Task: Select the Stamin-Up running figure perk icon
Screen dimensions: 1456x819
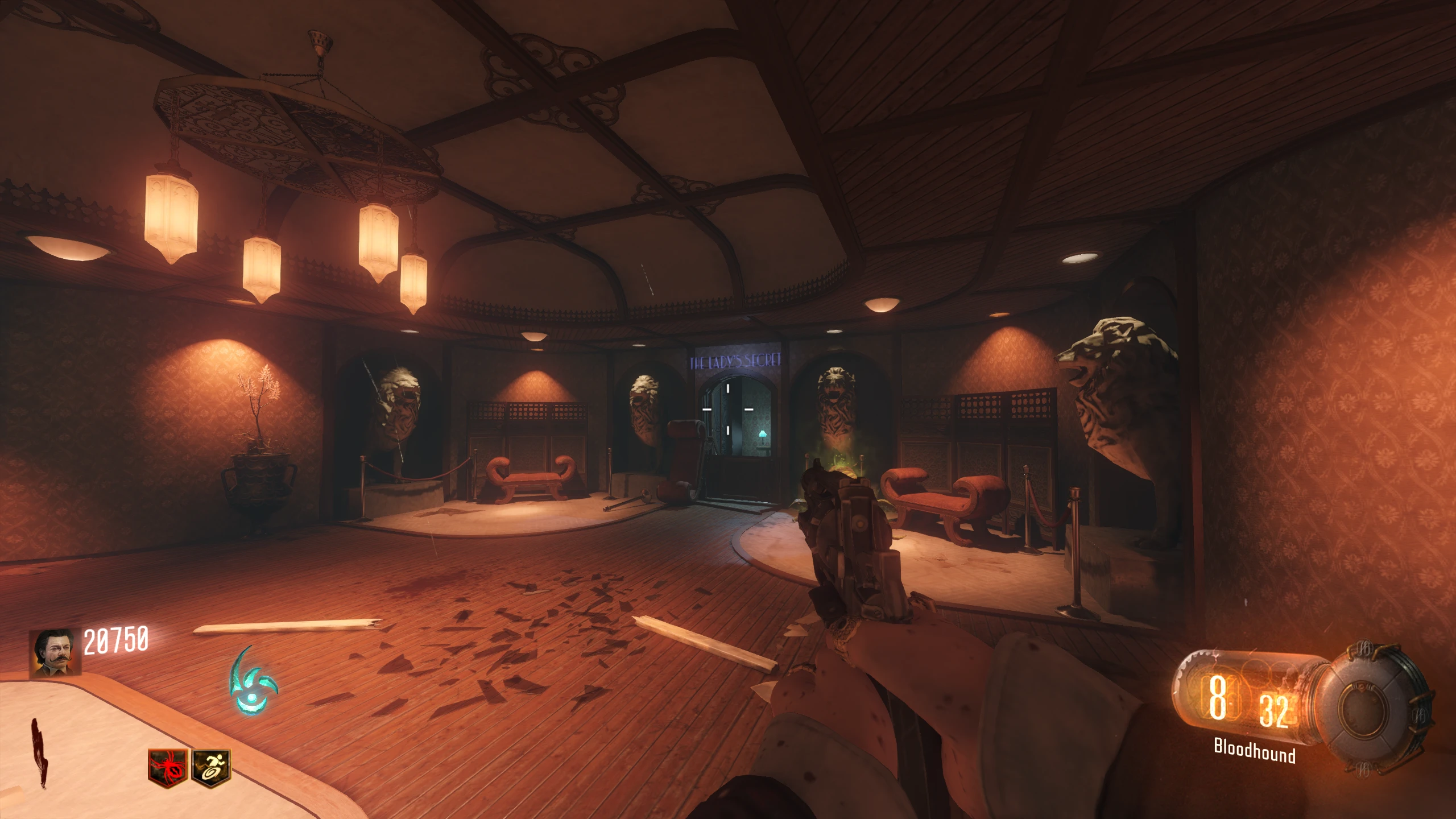Action: (212, 768)
